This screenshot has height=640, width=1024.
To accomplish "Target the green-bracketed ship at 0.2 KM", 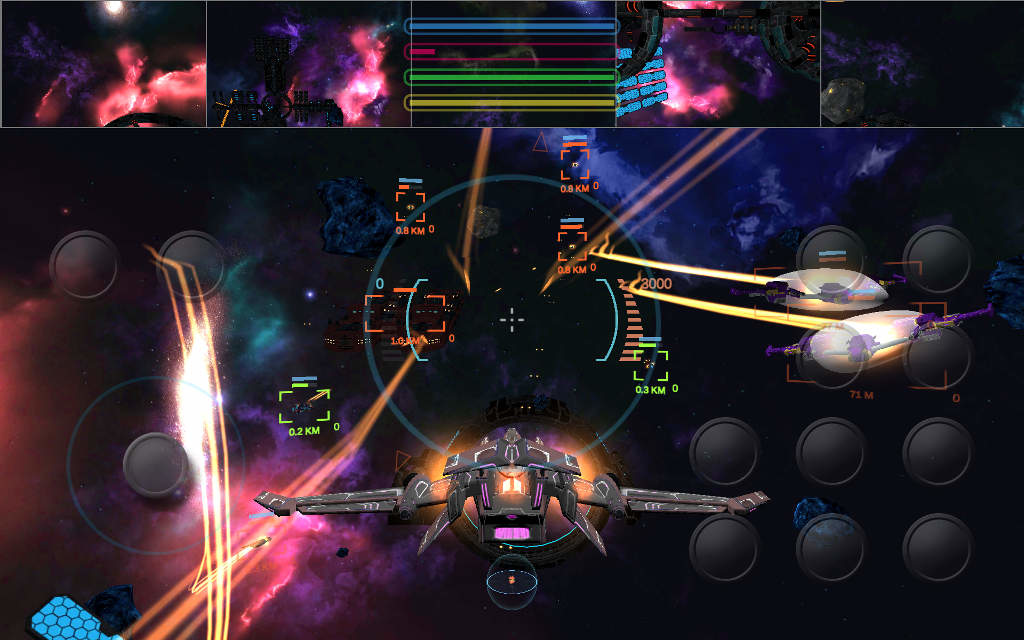I will tap(304, 406).
